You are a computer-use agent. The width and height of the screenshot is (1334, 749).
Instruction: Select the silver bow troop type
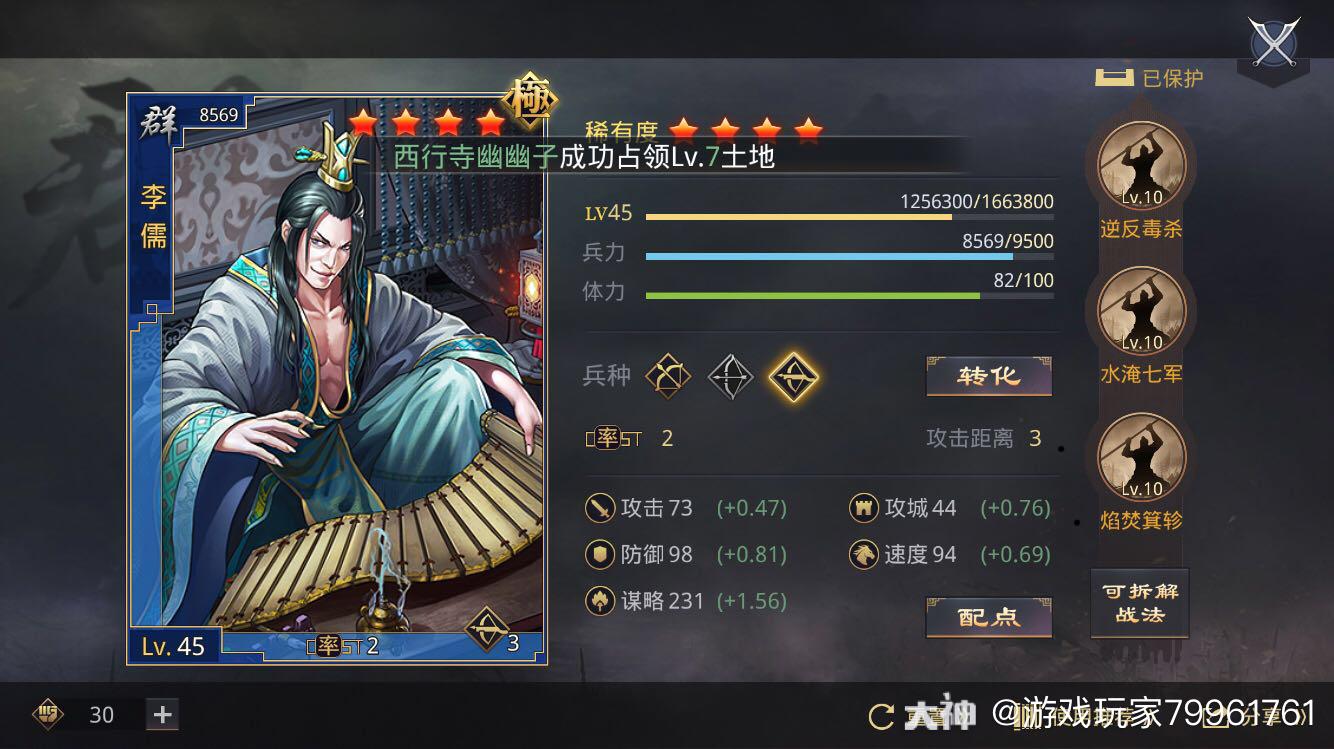click(x=731, y=374)
